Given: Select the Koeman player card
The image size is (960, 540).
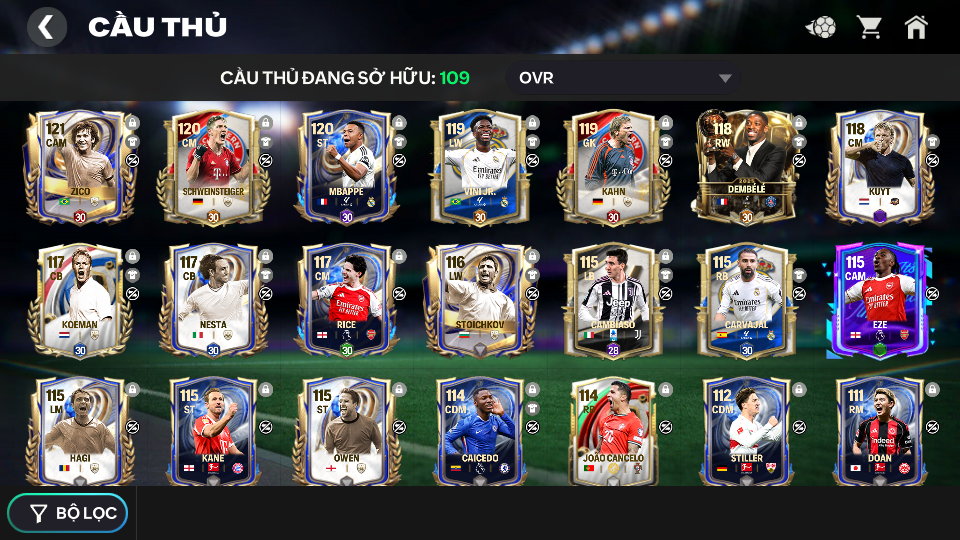Looking at the screenshot, I should [x=79, y=300].
